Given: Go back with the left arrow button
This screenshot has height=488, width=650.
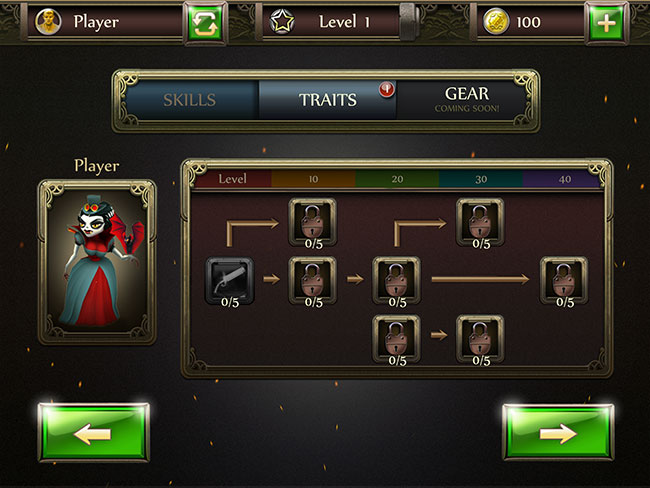Looking at the screenshot, I should click(93, 432).
